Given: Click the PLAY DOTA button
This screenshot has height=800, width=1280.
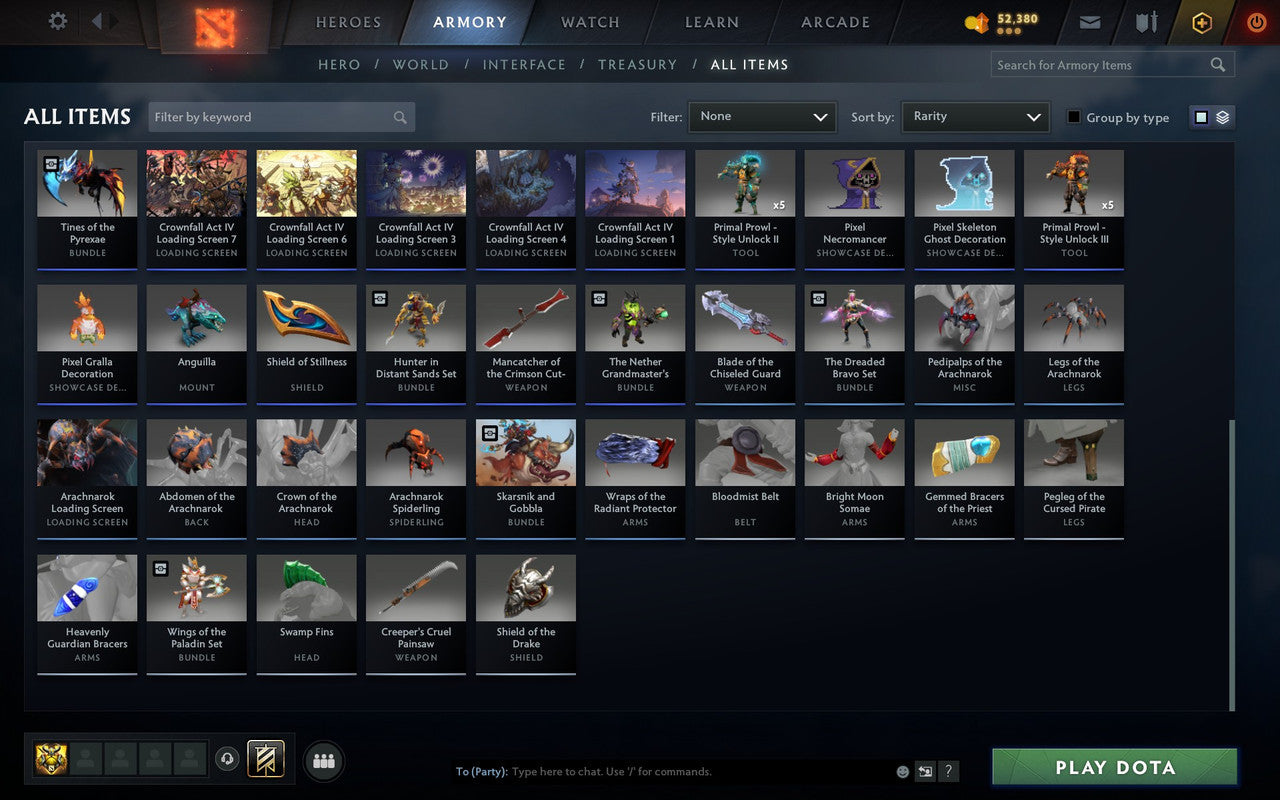Looking at the screenshot, I should click(x=1114, y=767).
